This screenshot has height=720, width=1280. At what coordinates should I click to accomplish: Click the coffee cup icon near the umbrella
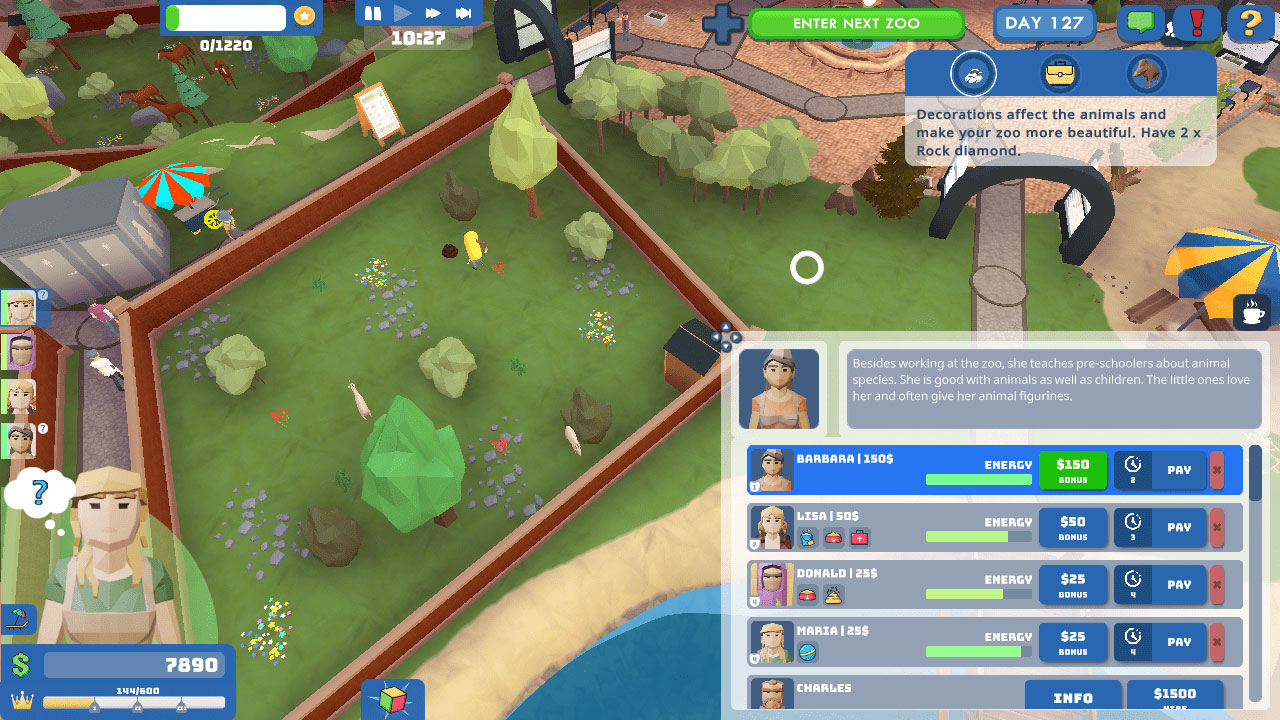tap(1251, 311)
